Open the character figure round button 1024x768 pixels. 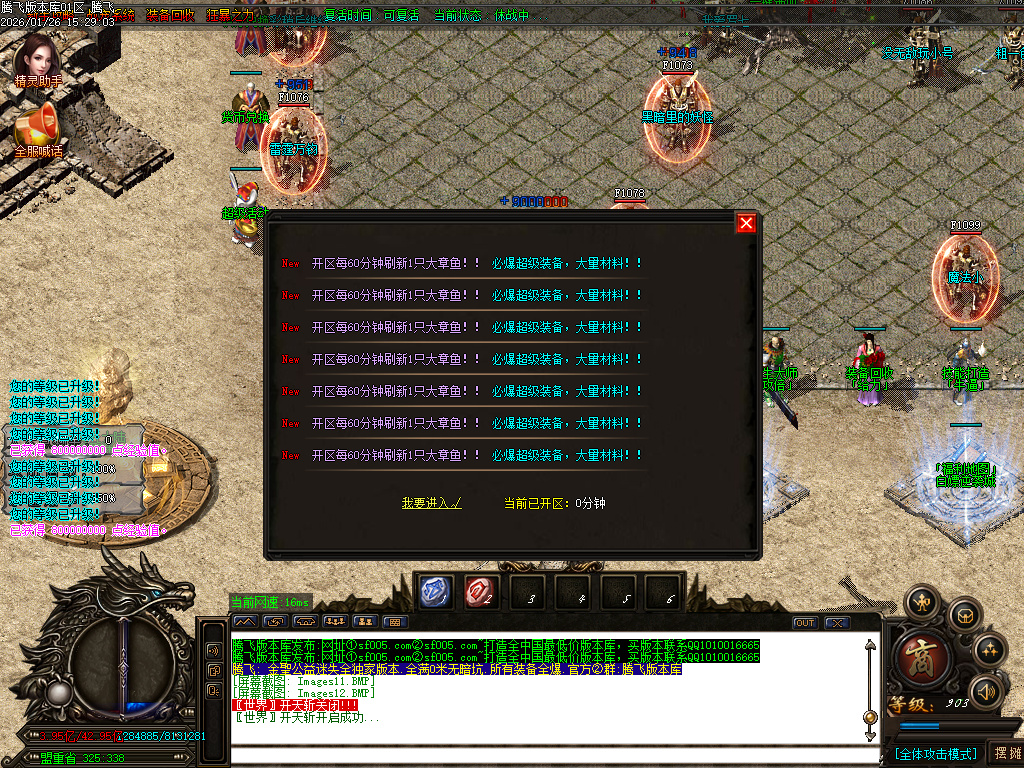[922, 602]
